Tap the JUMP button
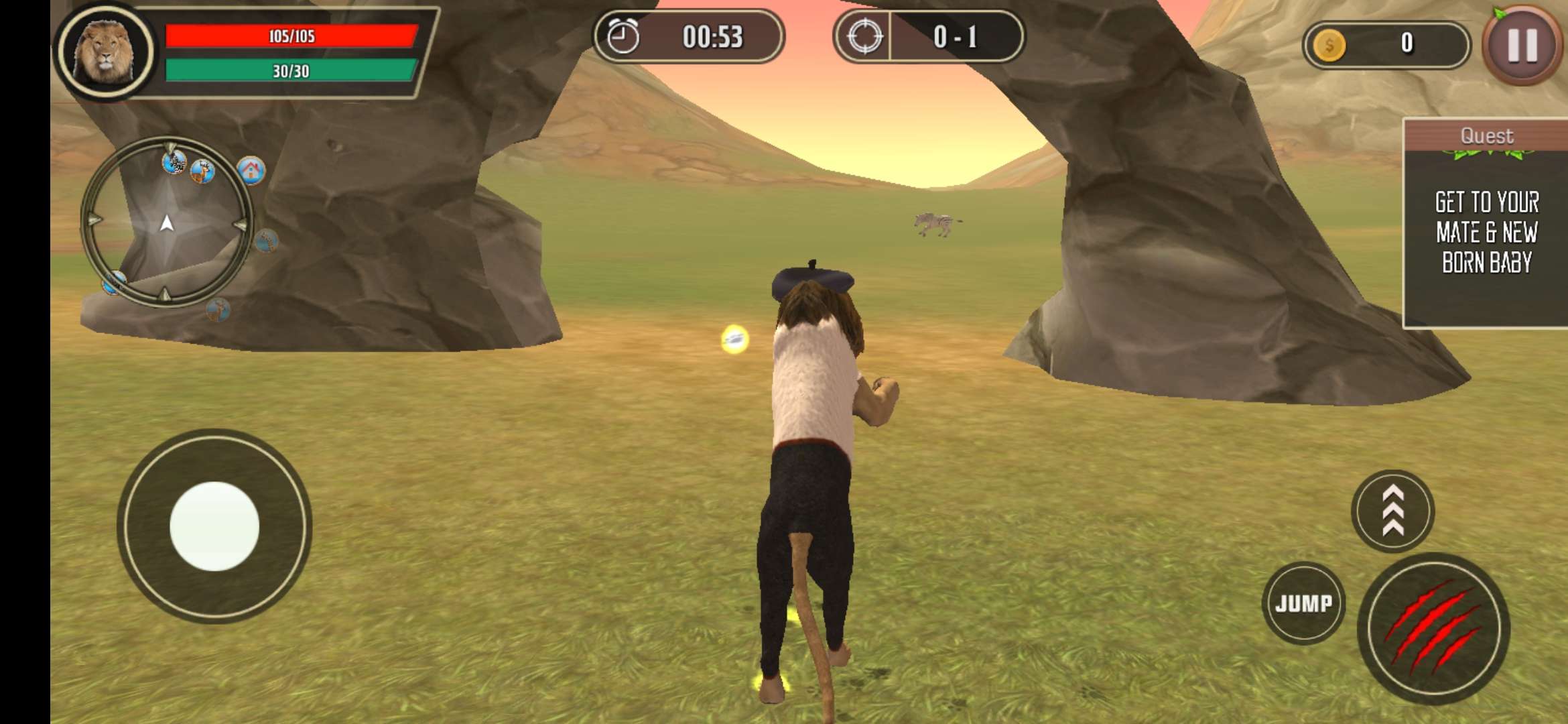Screen dimensions: 1568x724 pyautogui.click(x=1303, y=603)
